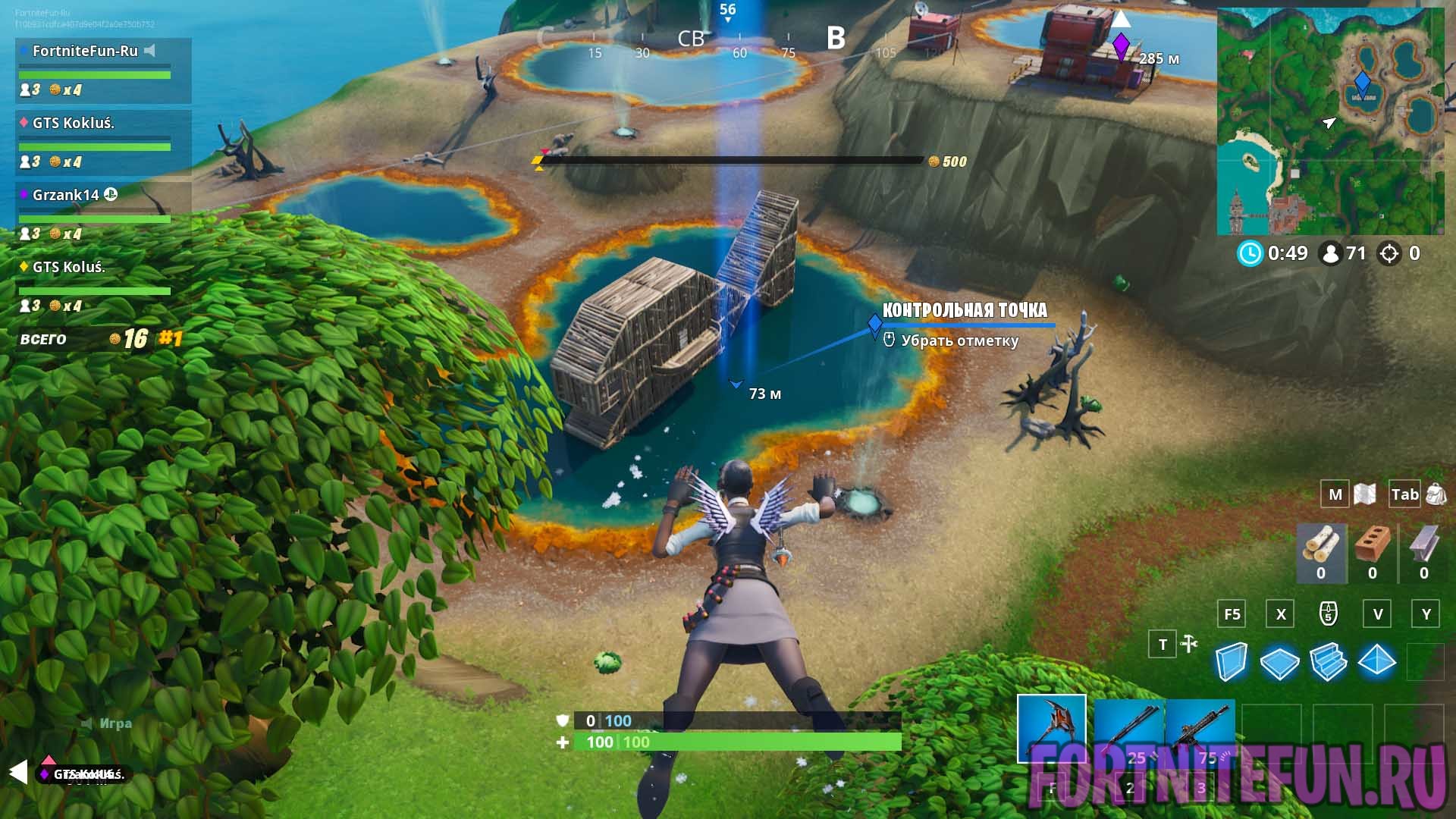Select the brick material slot
This screenshot has height=819, width=1456.
[x=1372, y=552]
